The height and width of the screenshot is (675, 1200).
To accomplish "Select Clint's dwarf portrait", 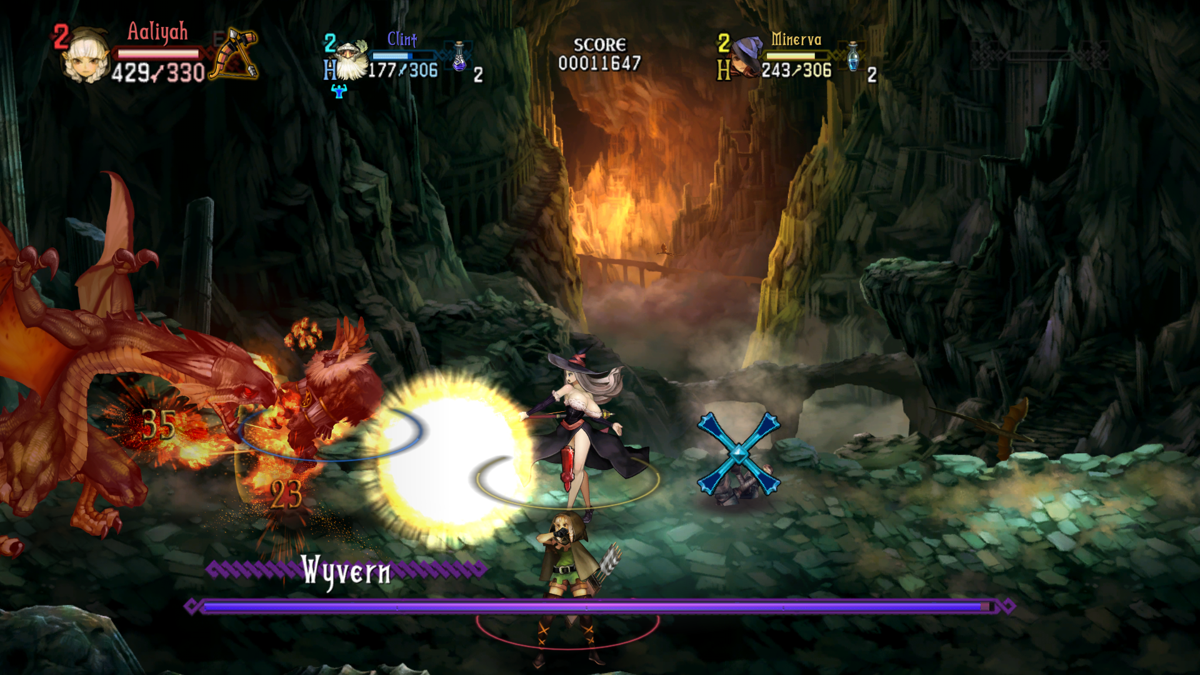I will tap(351, 61).
